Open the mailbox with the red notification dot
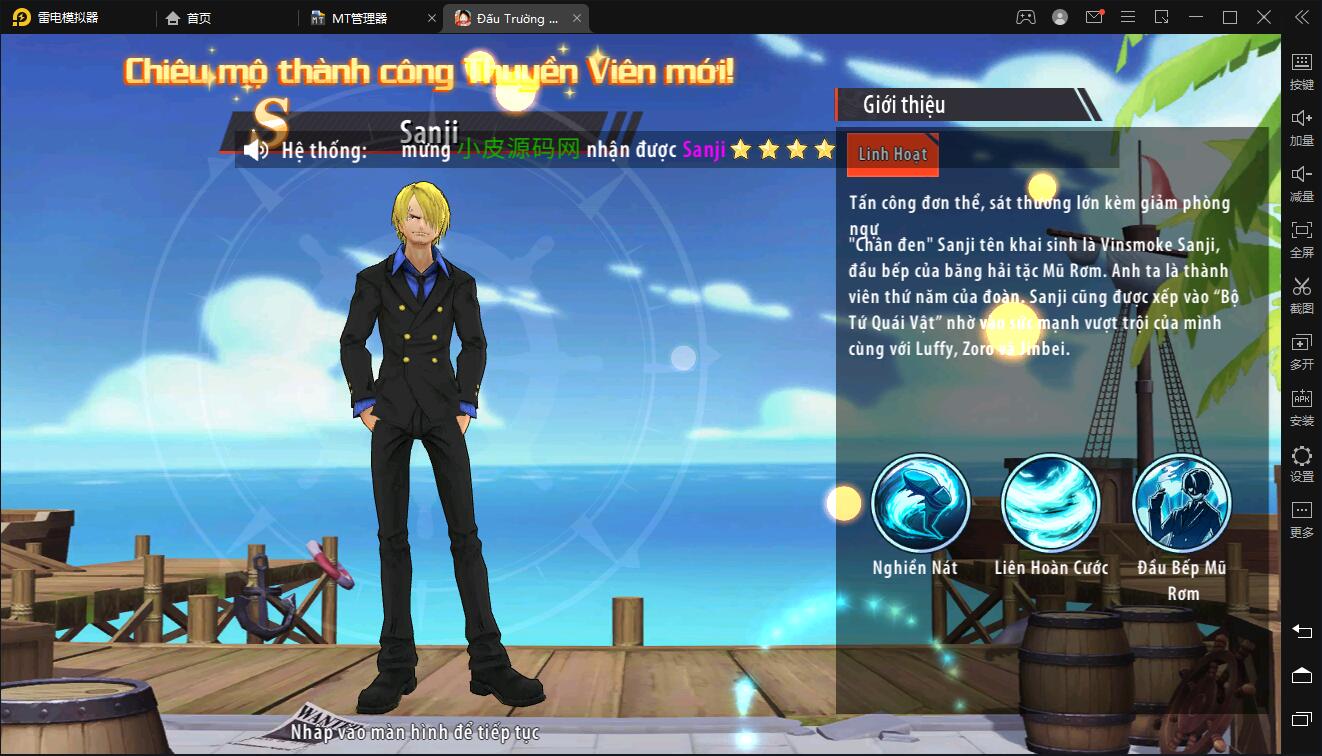The width and height of the screenshot is (1322, 756). click(1093, 17)
